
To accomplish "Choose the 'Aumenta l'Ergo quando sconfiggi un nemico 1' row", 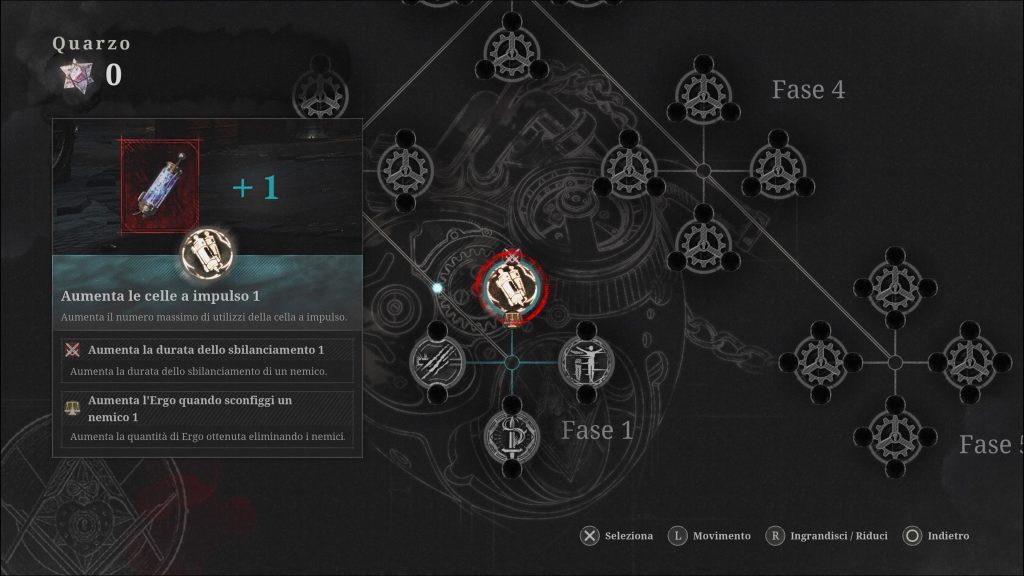I will pos(207,418).
